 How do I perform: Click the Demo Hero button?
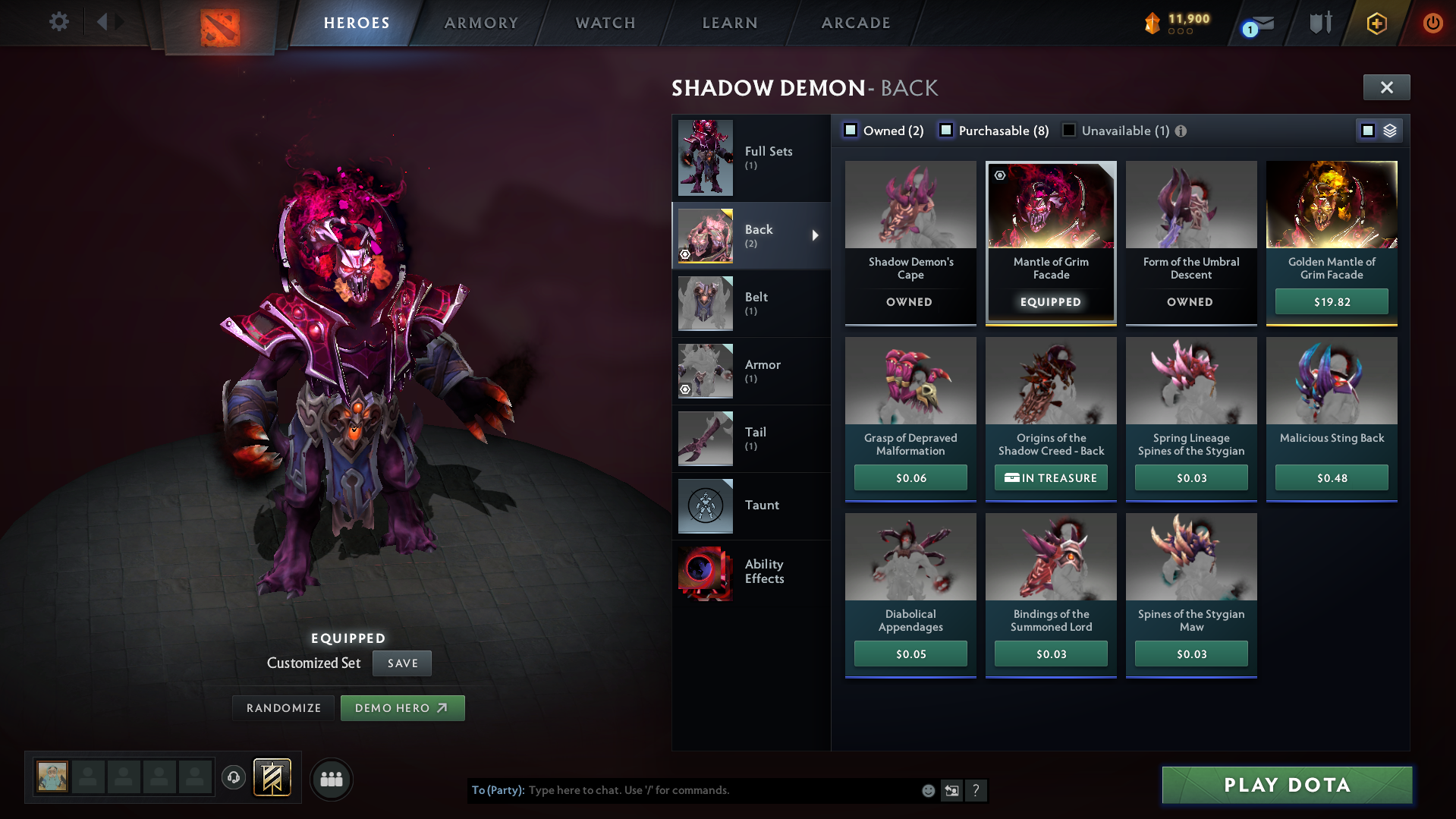pos(402,707)
